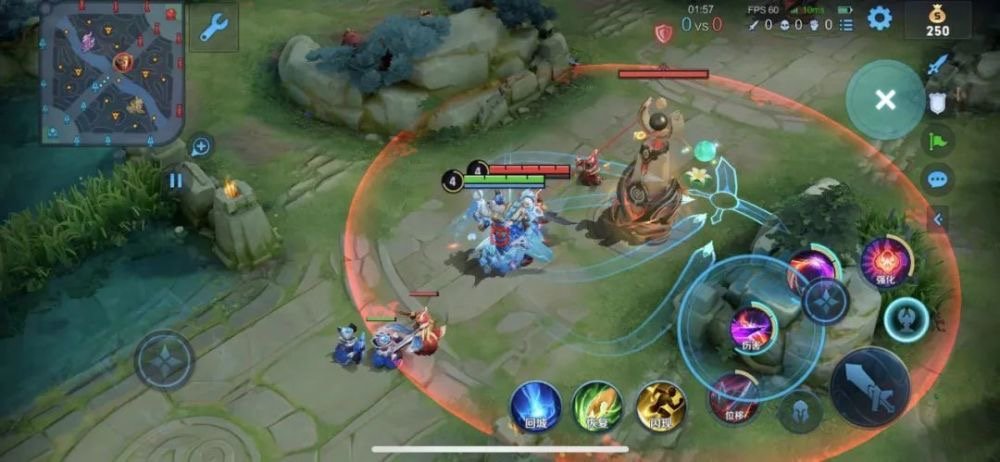
Task: Use the 恢复 heal ability
Action: pos(598,406)
